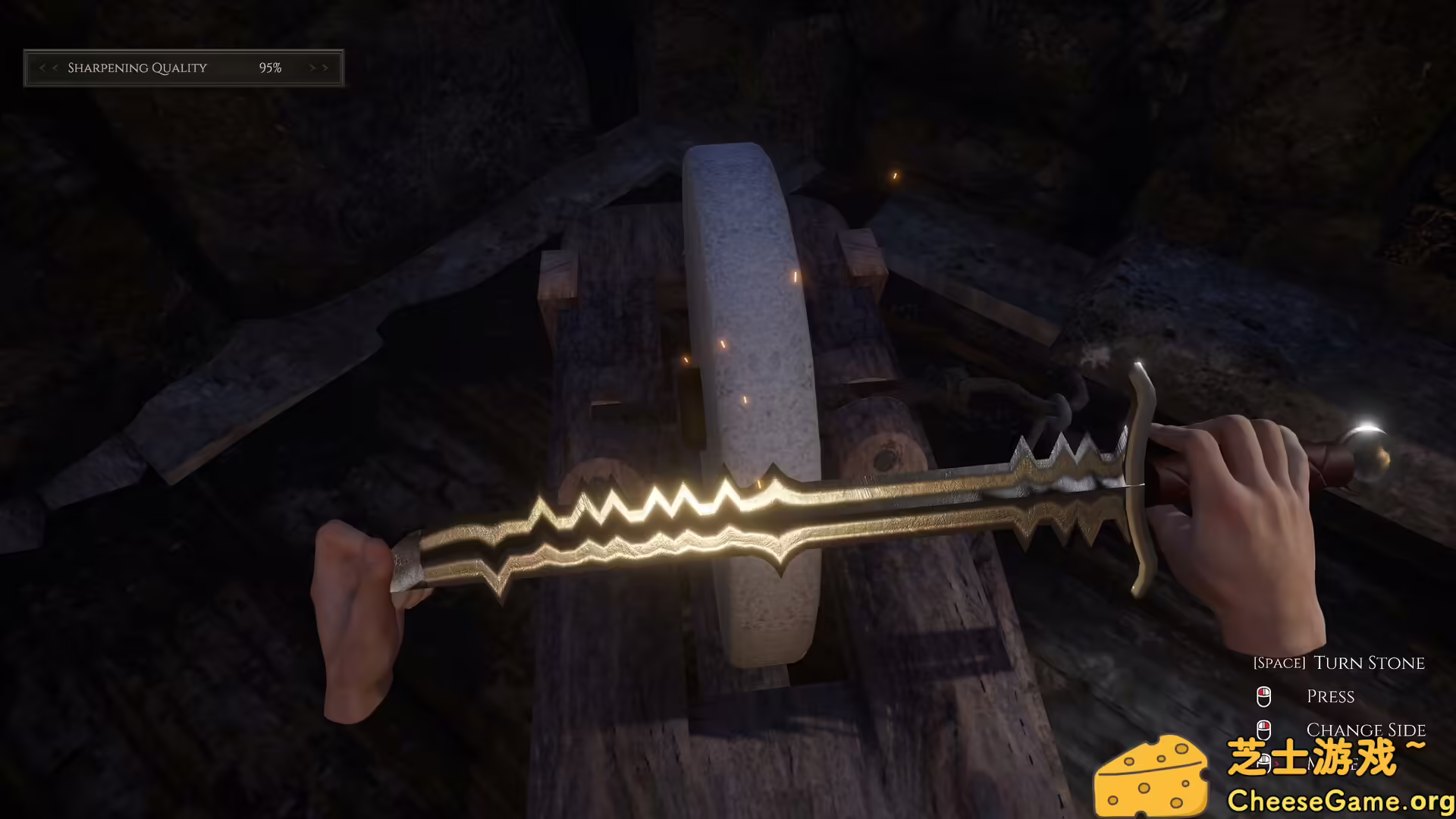Click the right mouse button icon beside Change Side
This screenshot has height=819, width=1456.
tap(1264, 730)
